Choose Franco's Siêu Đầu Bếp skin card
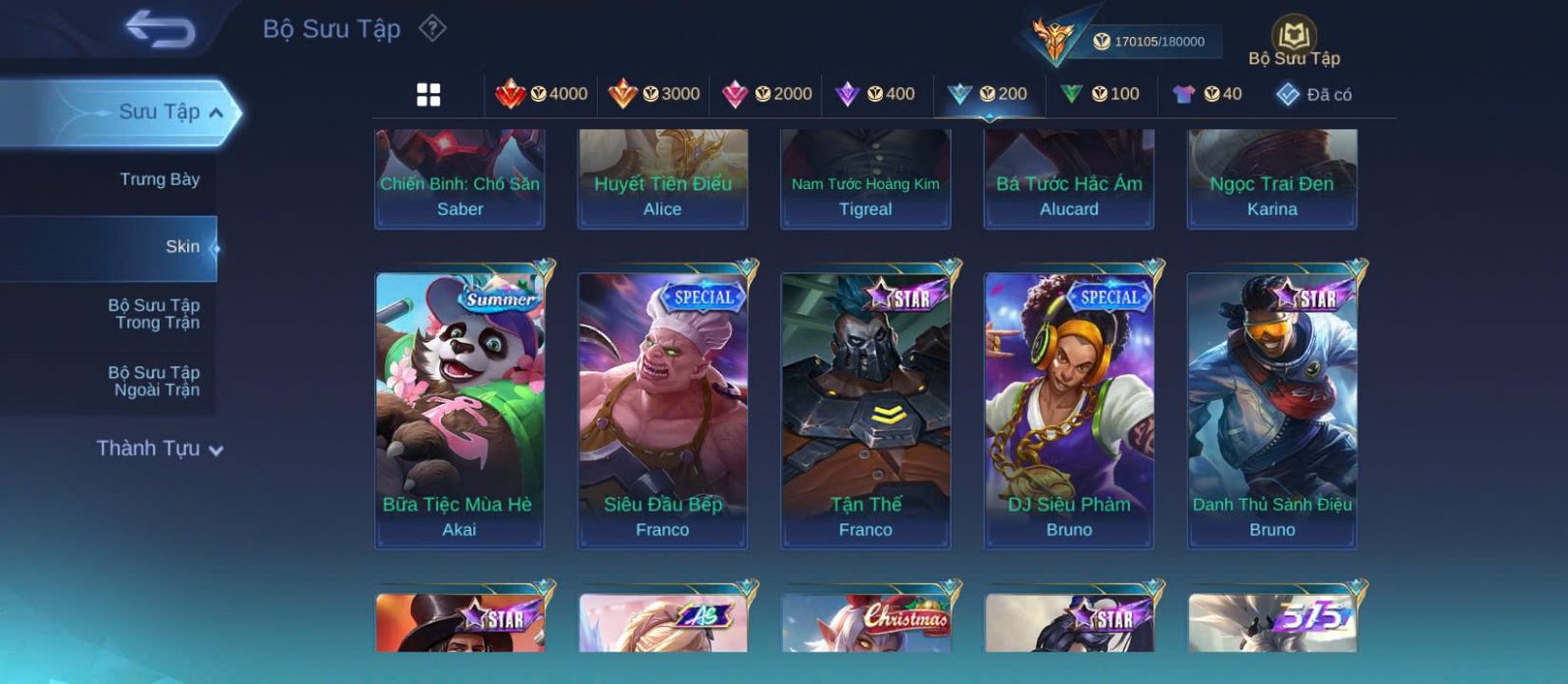This screenshot has height=684, width=1568. 662,410
